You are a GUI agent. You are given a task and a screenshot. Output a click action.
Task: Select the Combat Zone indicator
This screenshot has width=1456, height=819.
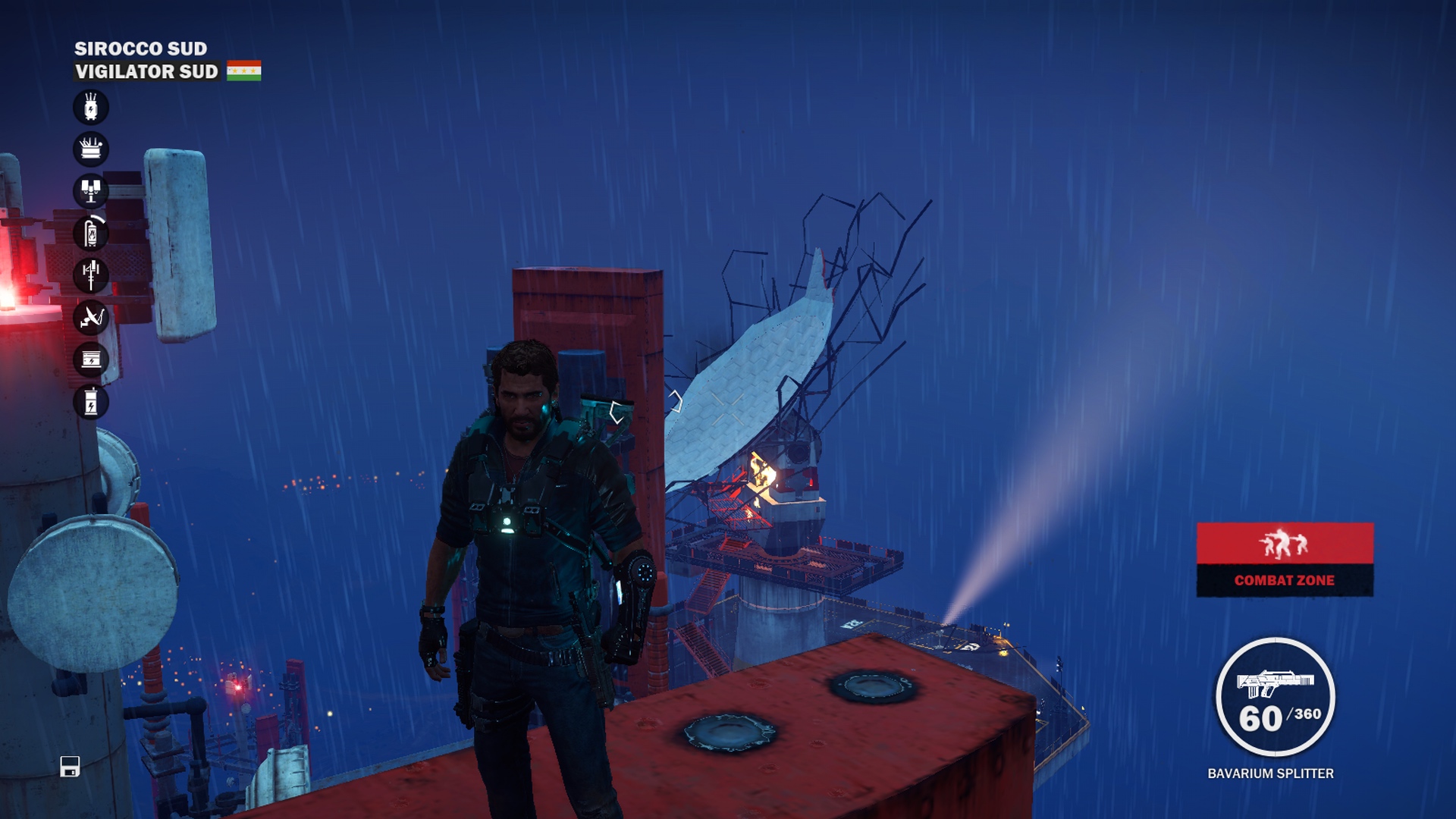coord(1285,560)
